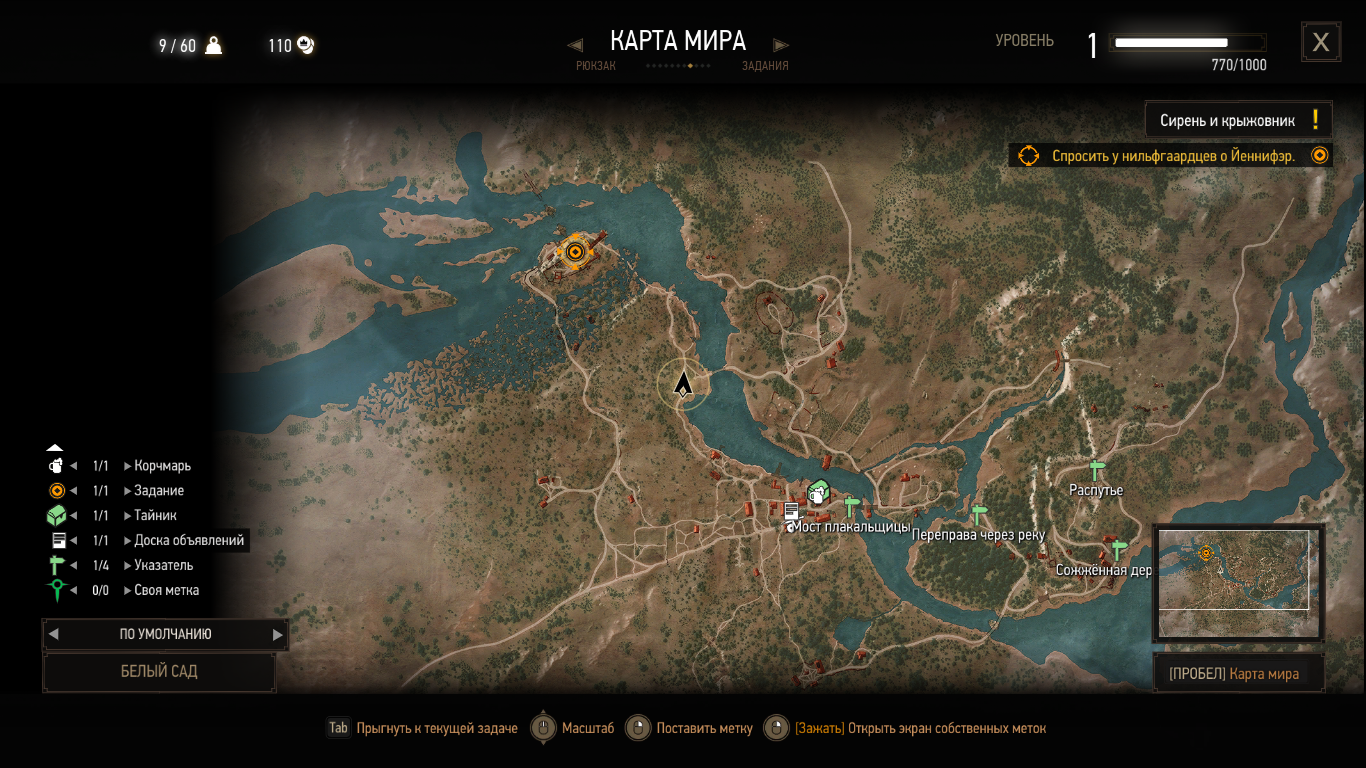Choose the Тайник legend entry
Screen dimensions: 1366x768
[155, 516]
